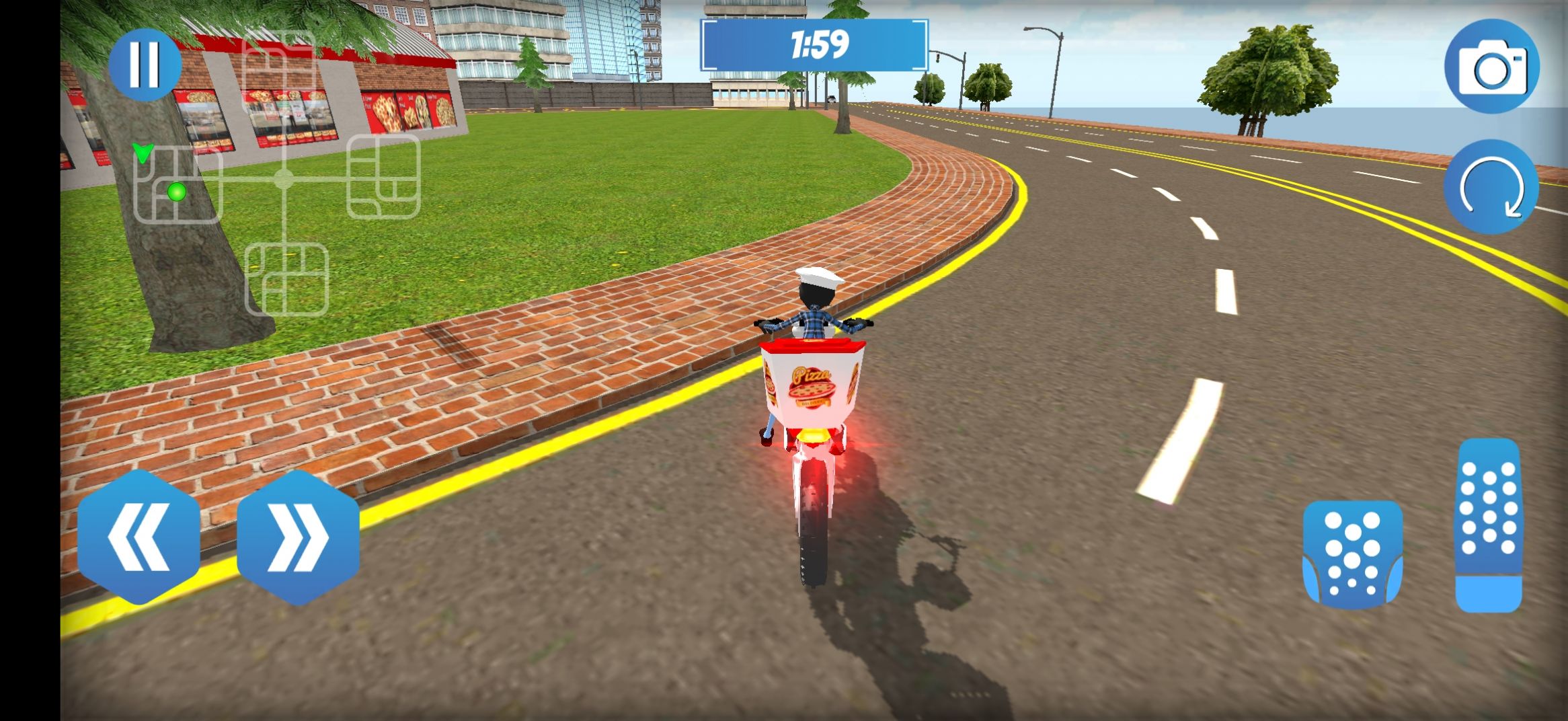Image resolution: width=1568 pixels, height=721 pixels.
Task: Steer right with the double-arrow button
Action: tap(298, 537)
